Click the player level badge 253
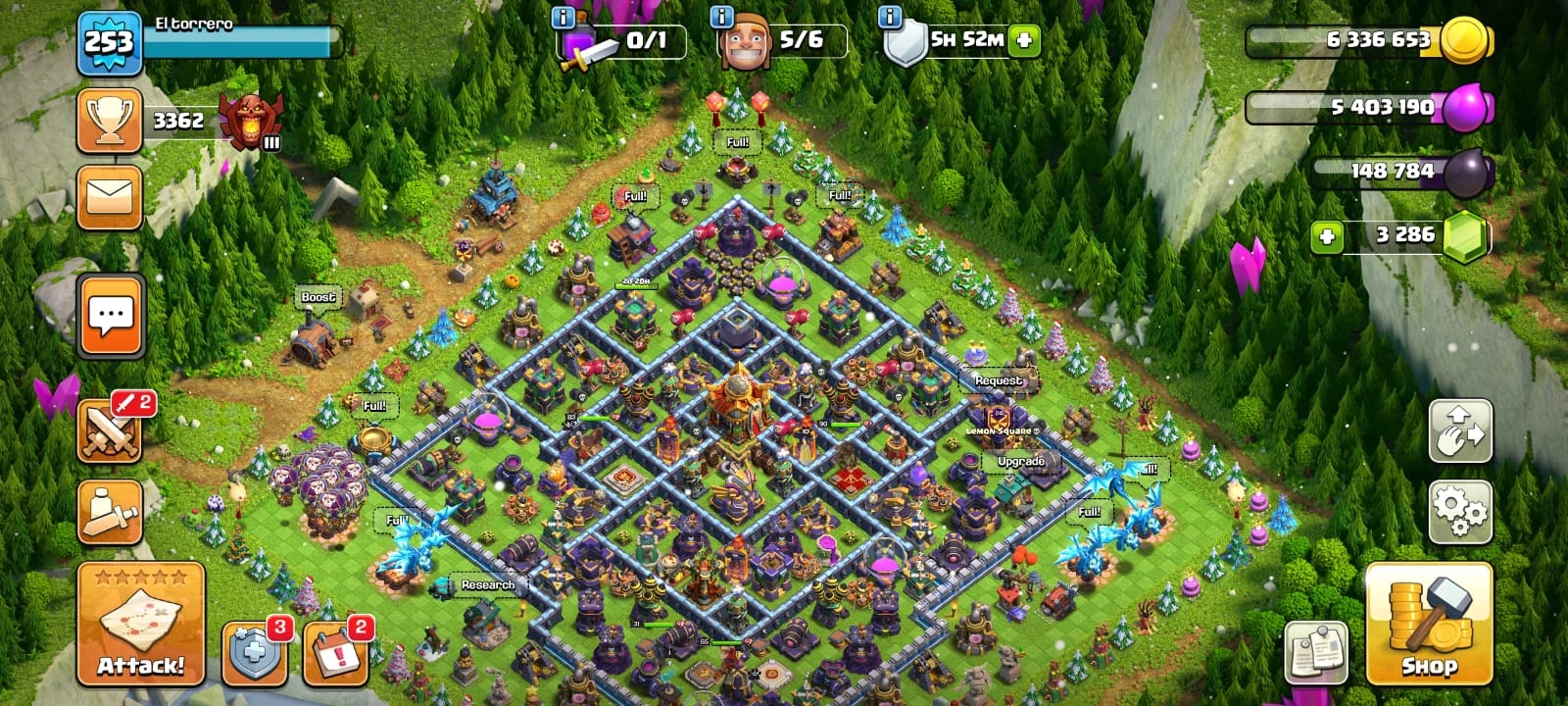The image size is (1568, 706). click(x=111, y=42)
